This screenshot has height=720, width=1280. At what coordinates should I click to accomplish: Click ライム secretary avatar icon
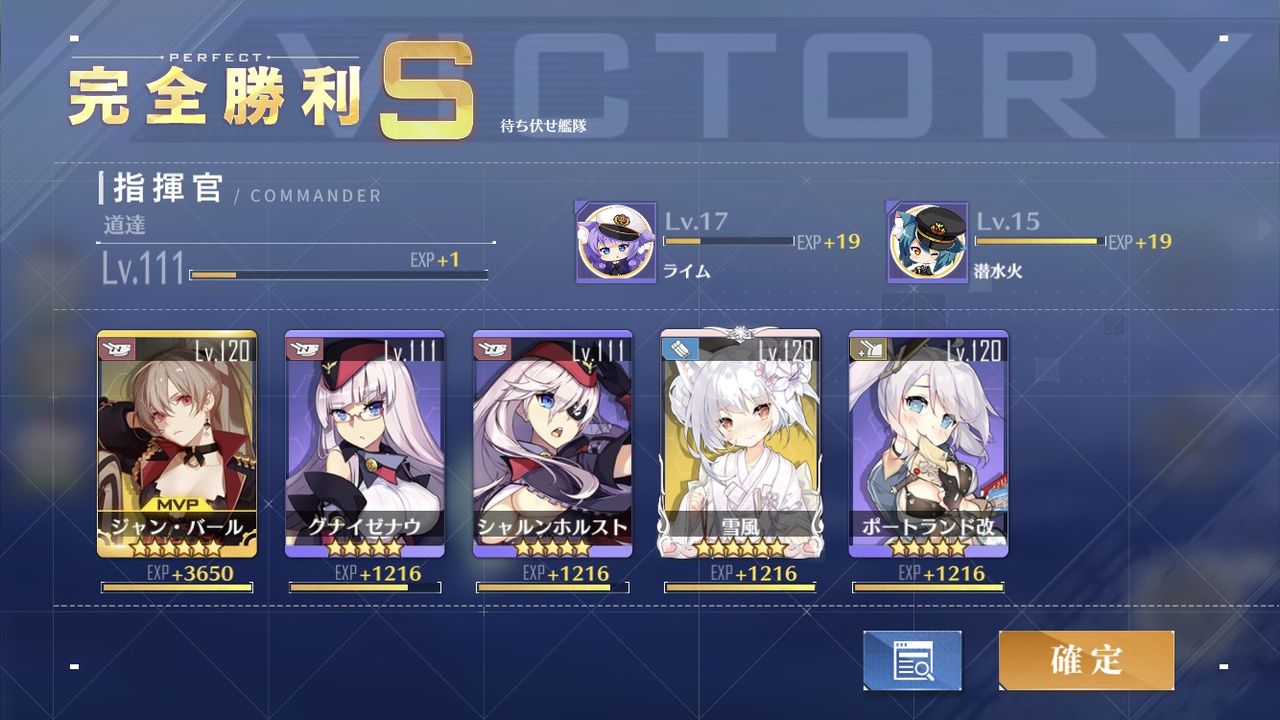pyautogui.click(x=613, y=240)
